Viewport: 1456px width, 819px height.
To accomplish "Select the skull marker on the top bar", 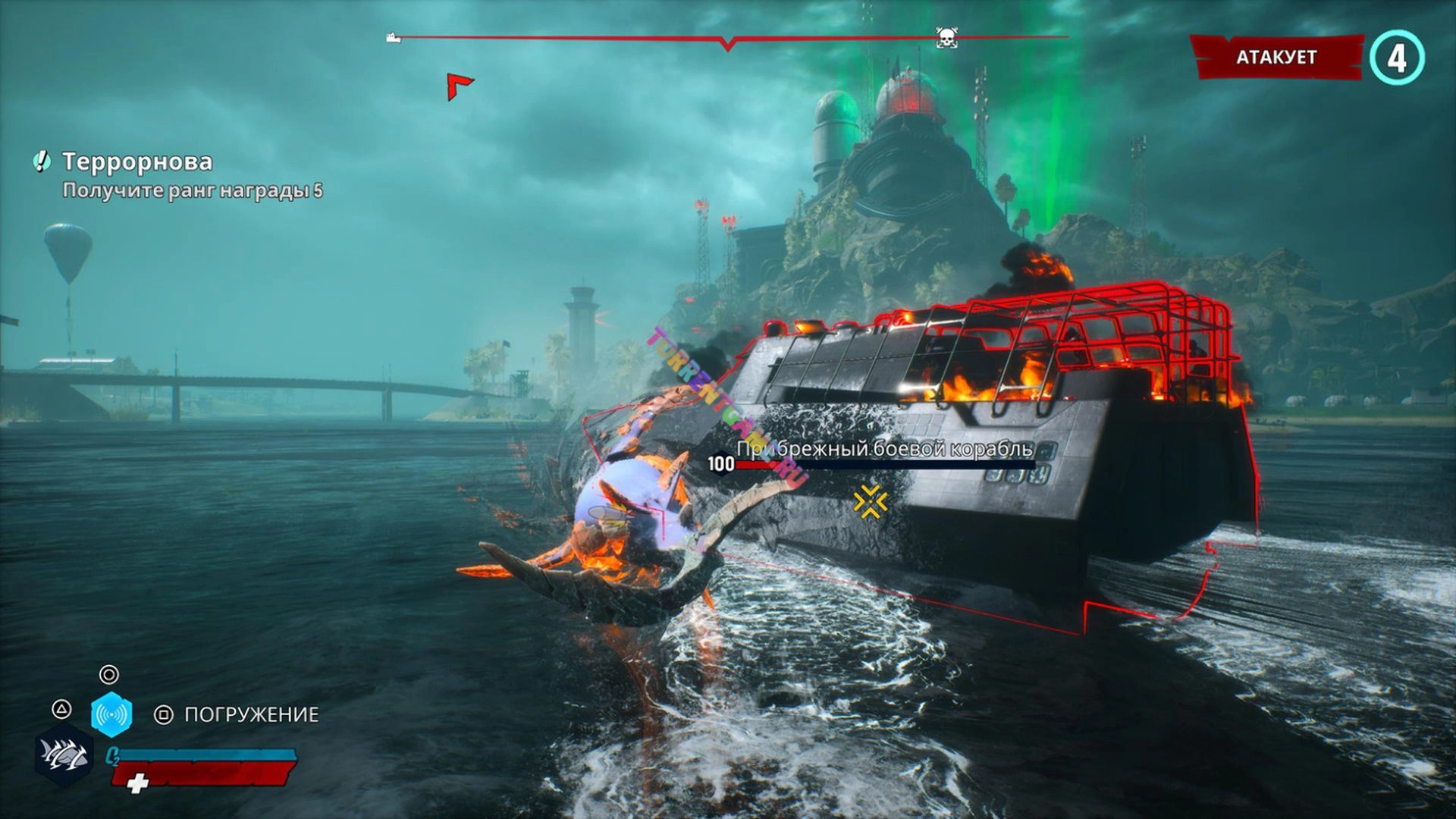I will click(946, 36).
